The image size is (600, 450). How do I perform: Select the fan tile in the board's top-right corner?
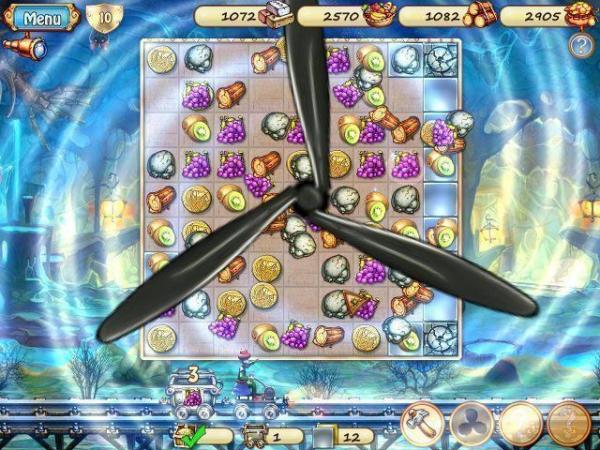tap(440, 59)
